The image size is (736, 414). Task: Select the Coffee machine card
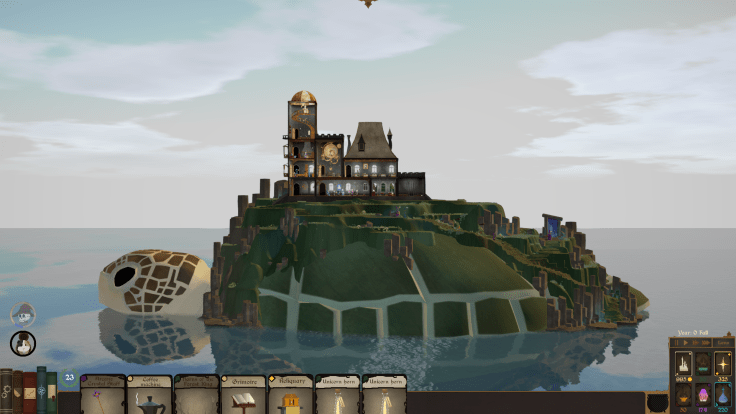click(150, 395)
